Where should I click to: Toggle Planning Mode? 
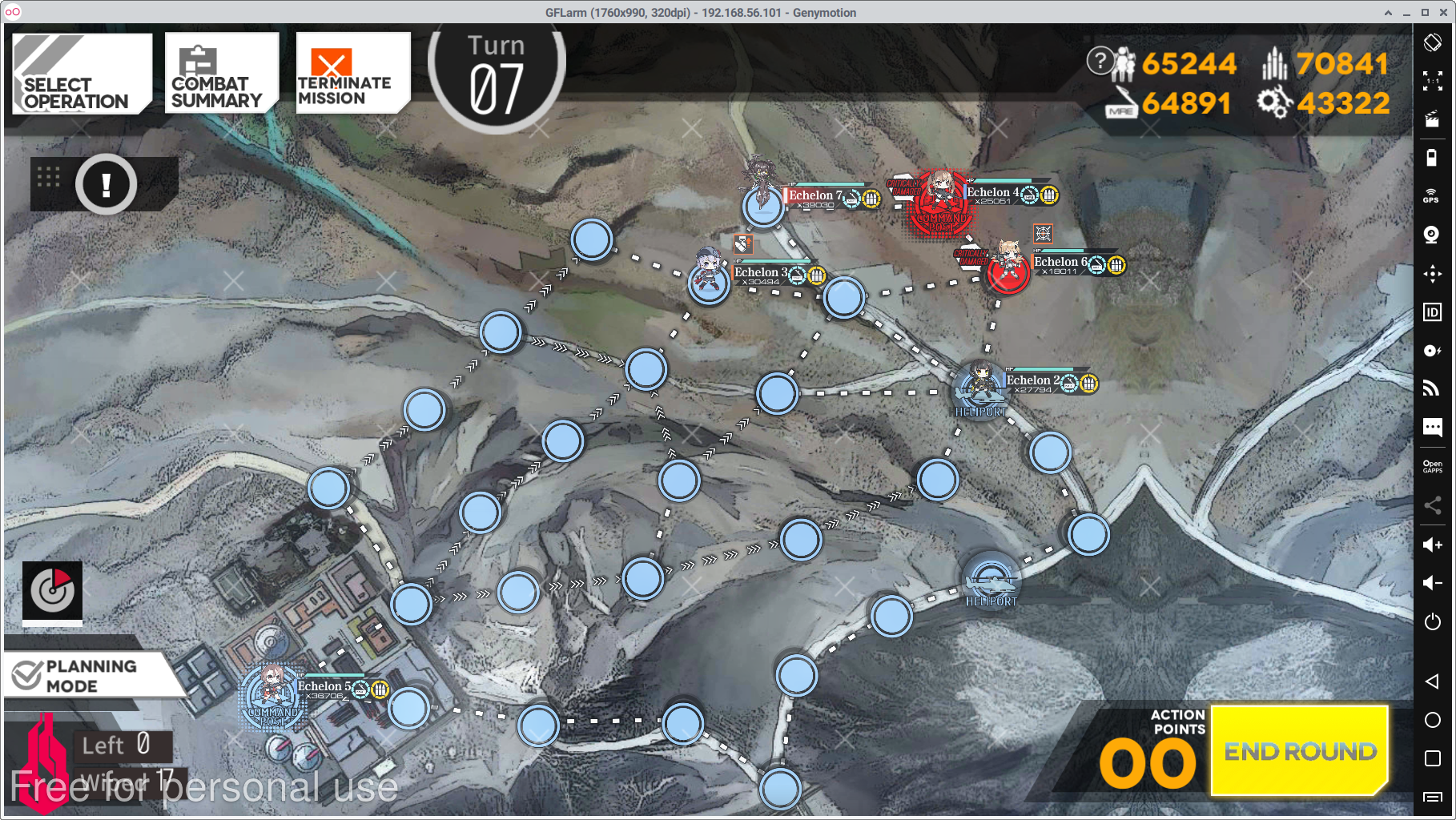click(x=92, y=676)
